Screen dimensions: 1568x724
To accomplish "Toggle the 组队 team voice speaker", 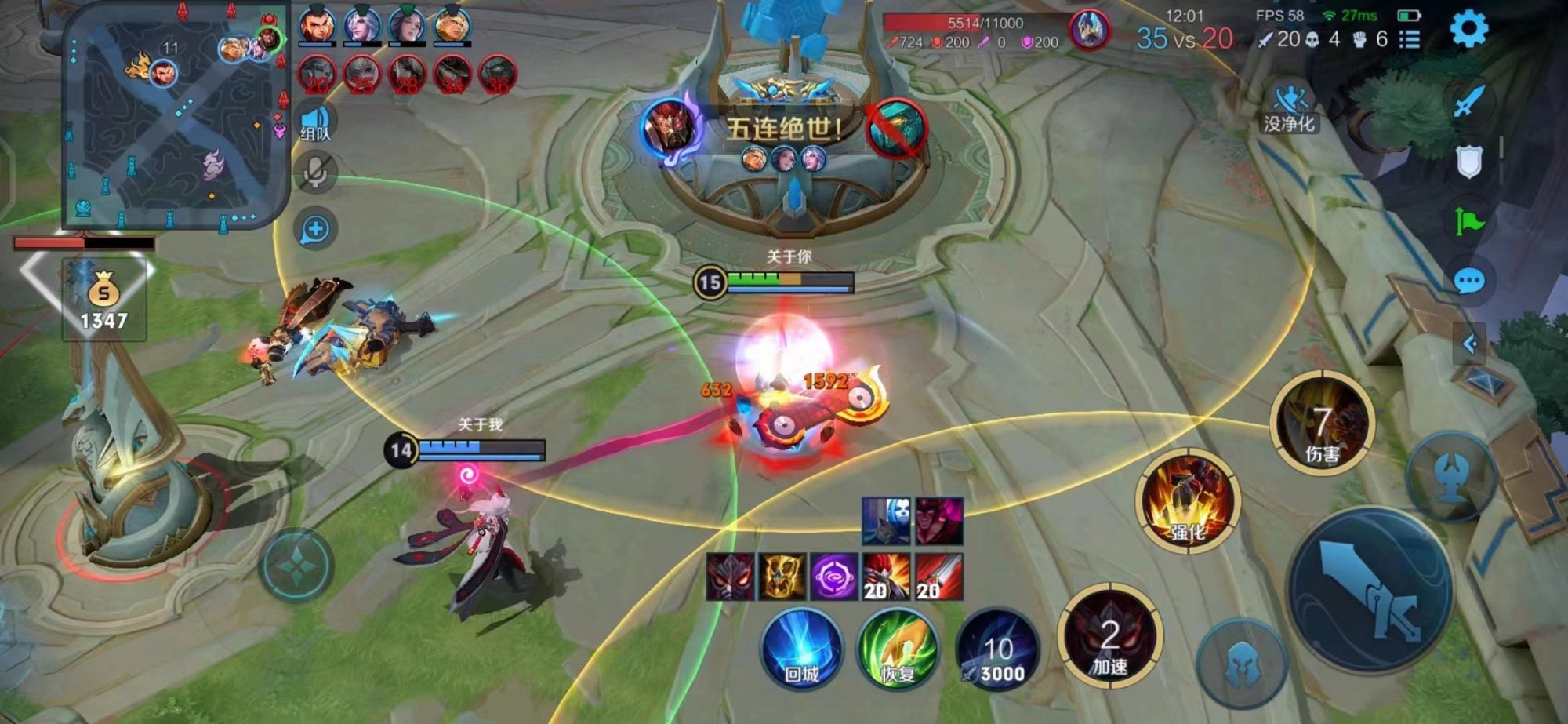I will click(x=315, y=123).
